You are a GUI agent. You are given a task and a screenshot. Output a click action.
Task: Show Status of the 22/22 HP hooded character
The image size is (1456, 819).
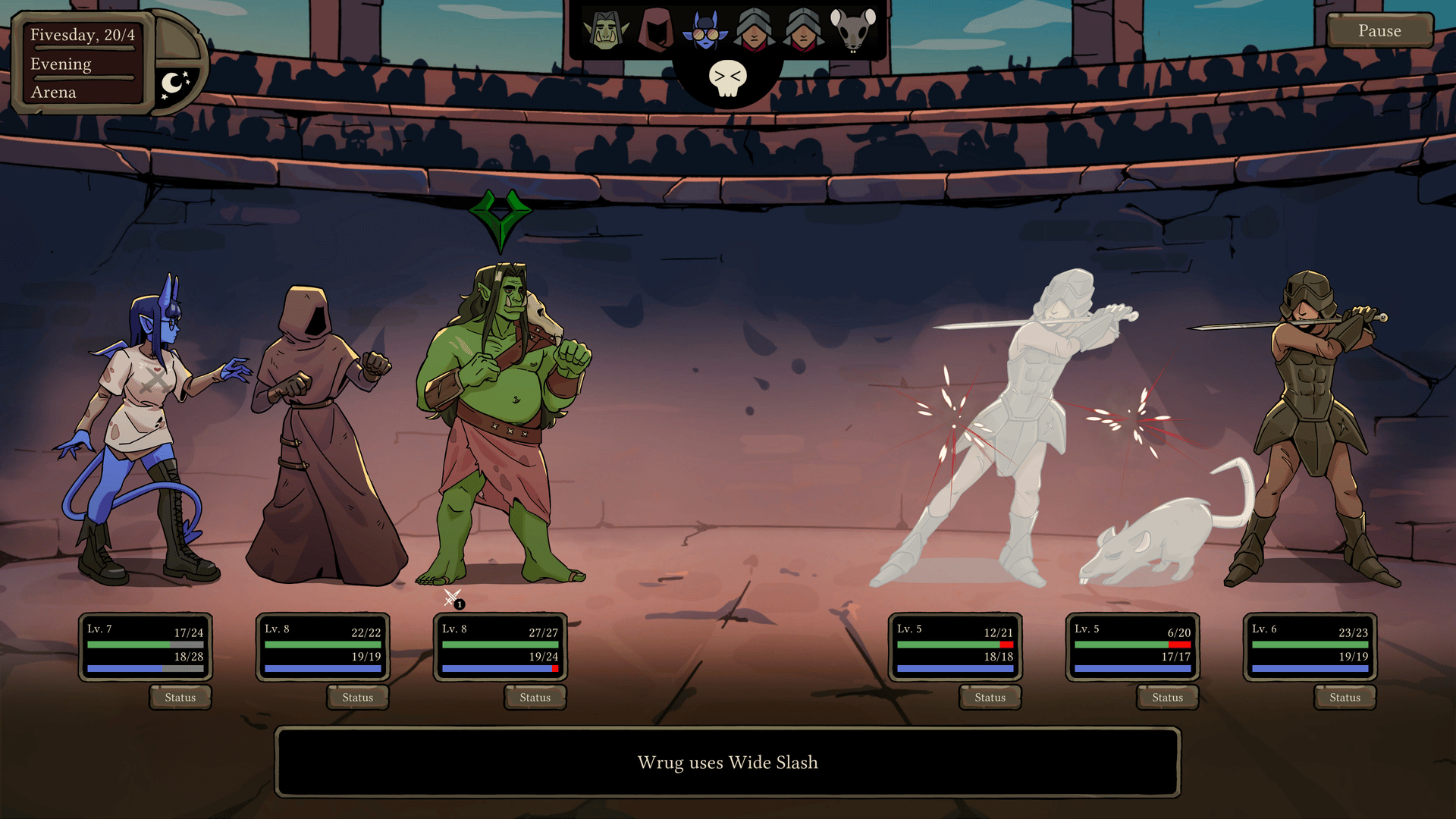[x=358, y=698]
